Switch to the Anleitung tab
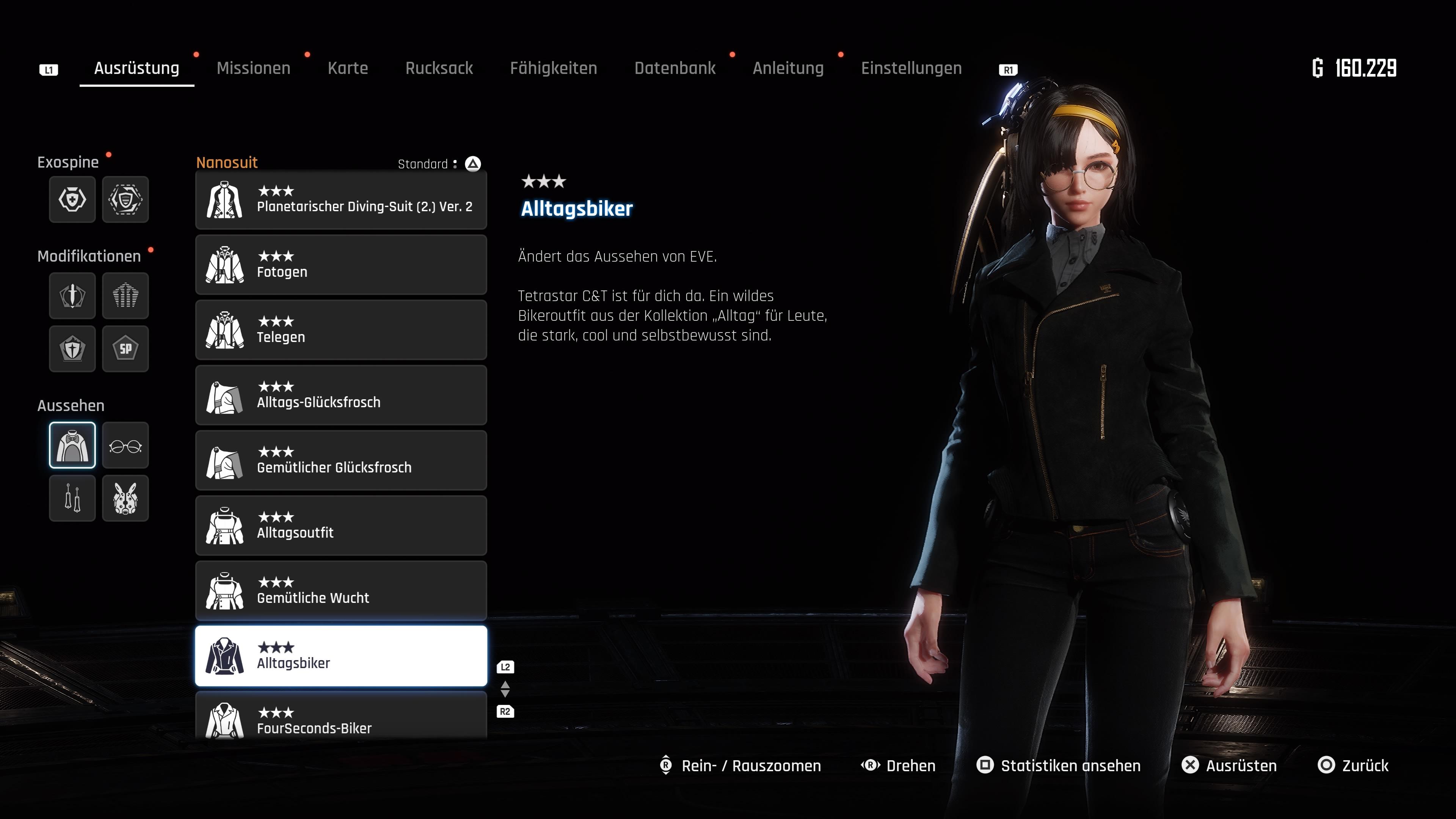Viewport: 1456px width, 819px height. 788,68
